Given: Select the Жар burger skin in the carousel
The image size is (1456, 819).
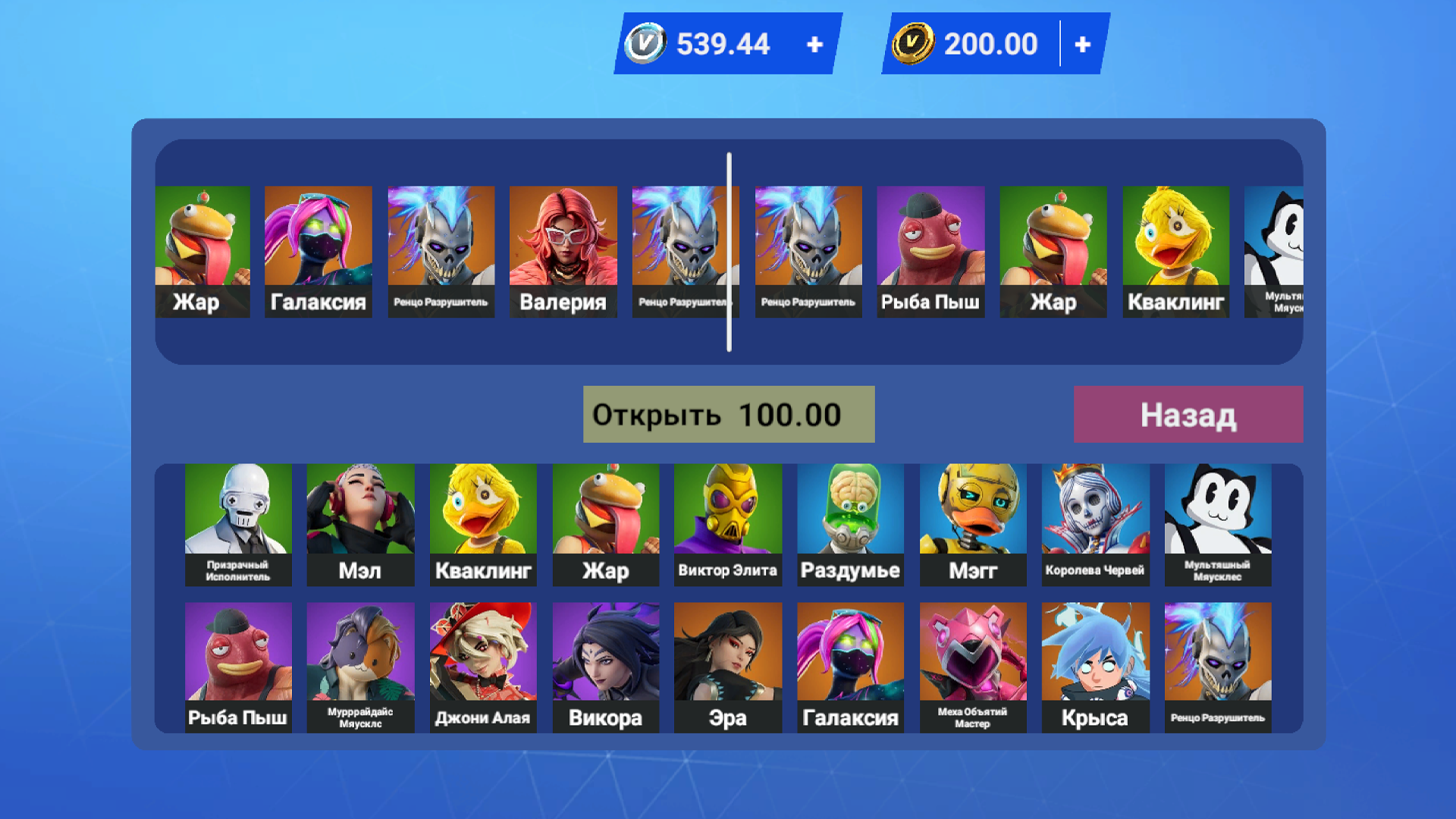Looking at the screenshot, I should 202,243.
